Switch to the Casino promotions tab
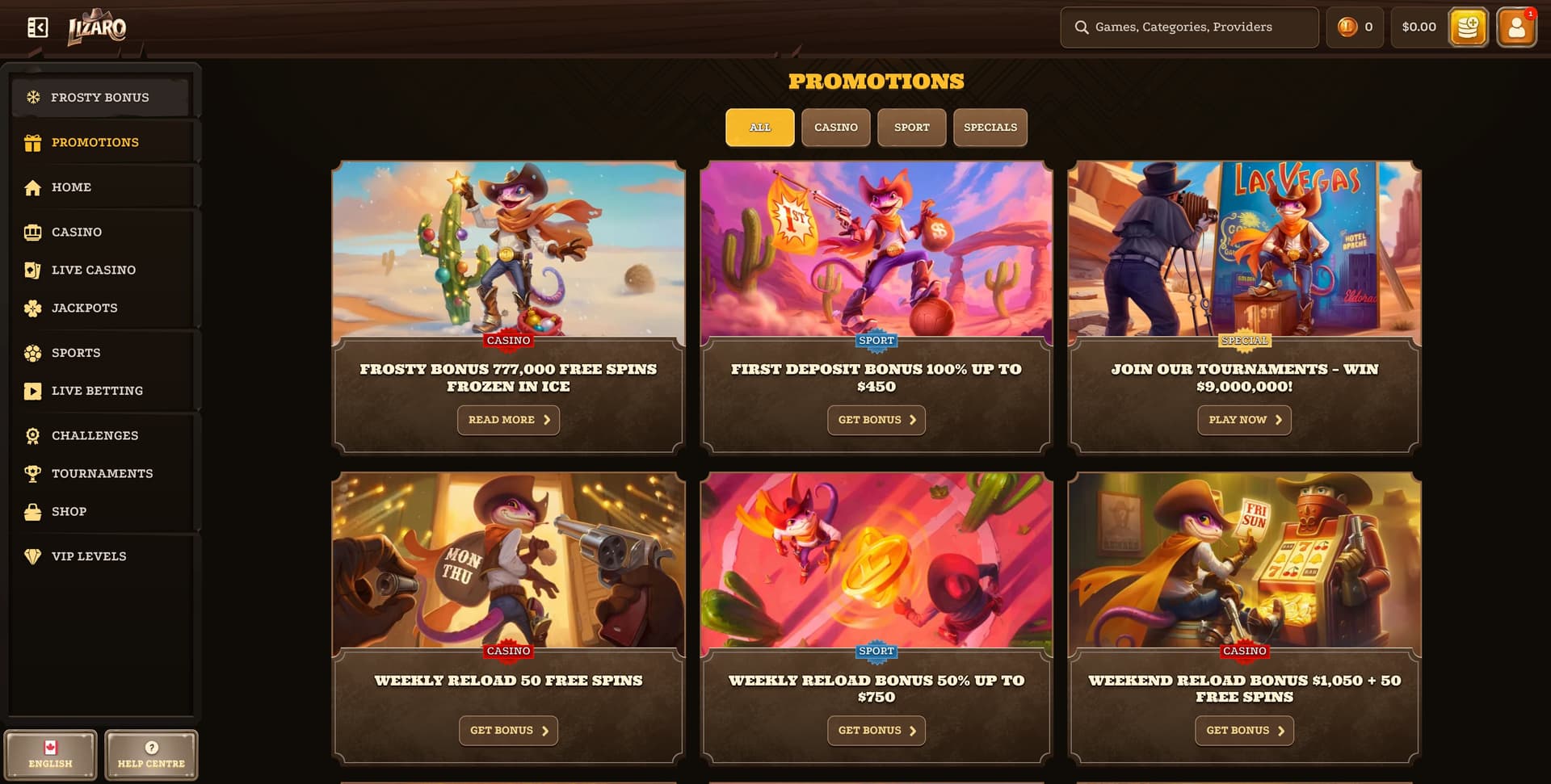 tap(835, 128)
